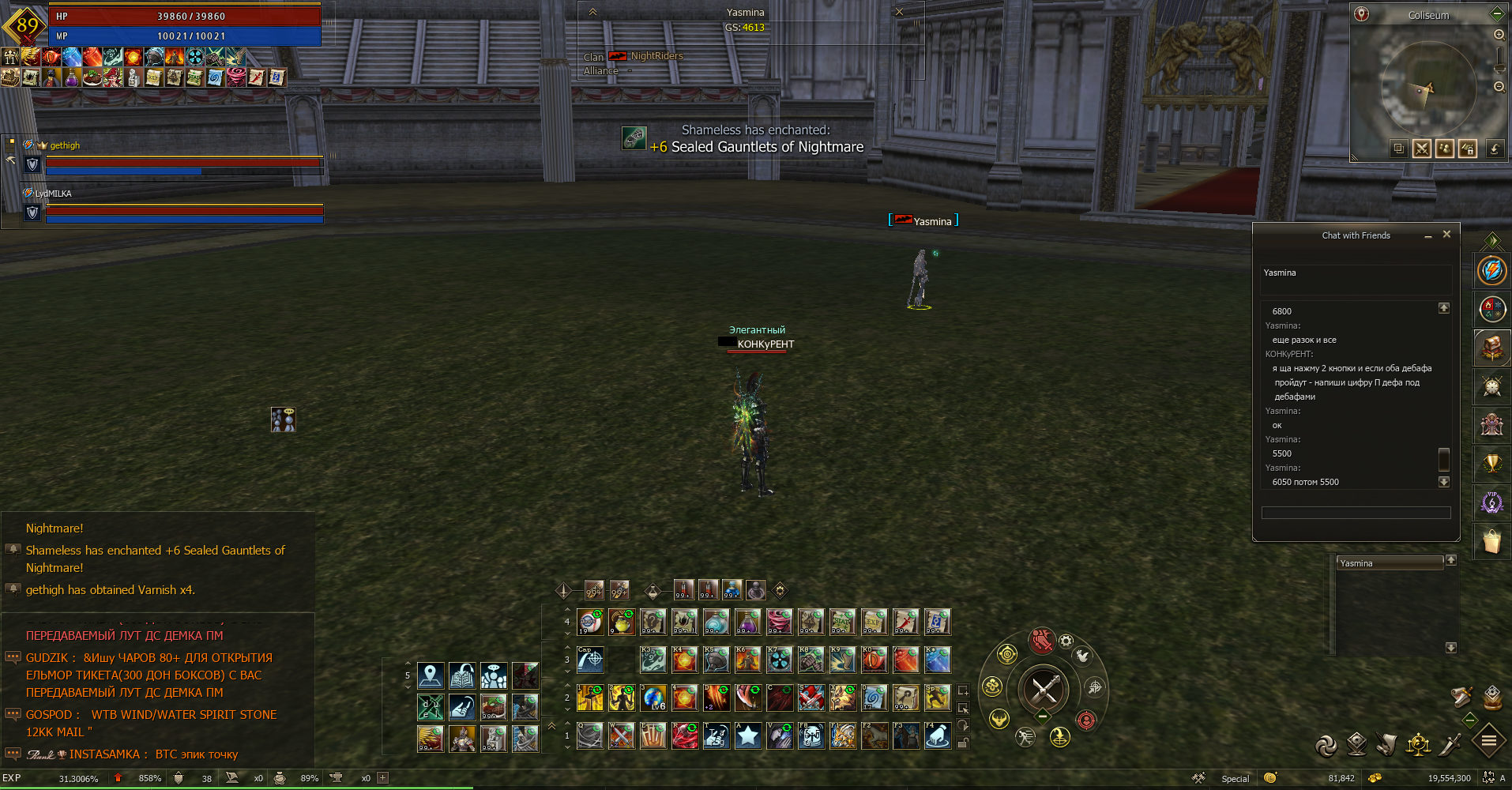
Task: Open the main menu hamburger button
Action: (x=1488, y=741)
